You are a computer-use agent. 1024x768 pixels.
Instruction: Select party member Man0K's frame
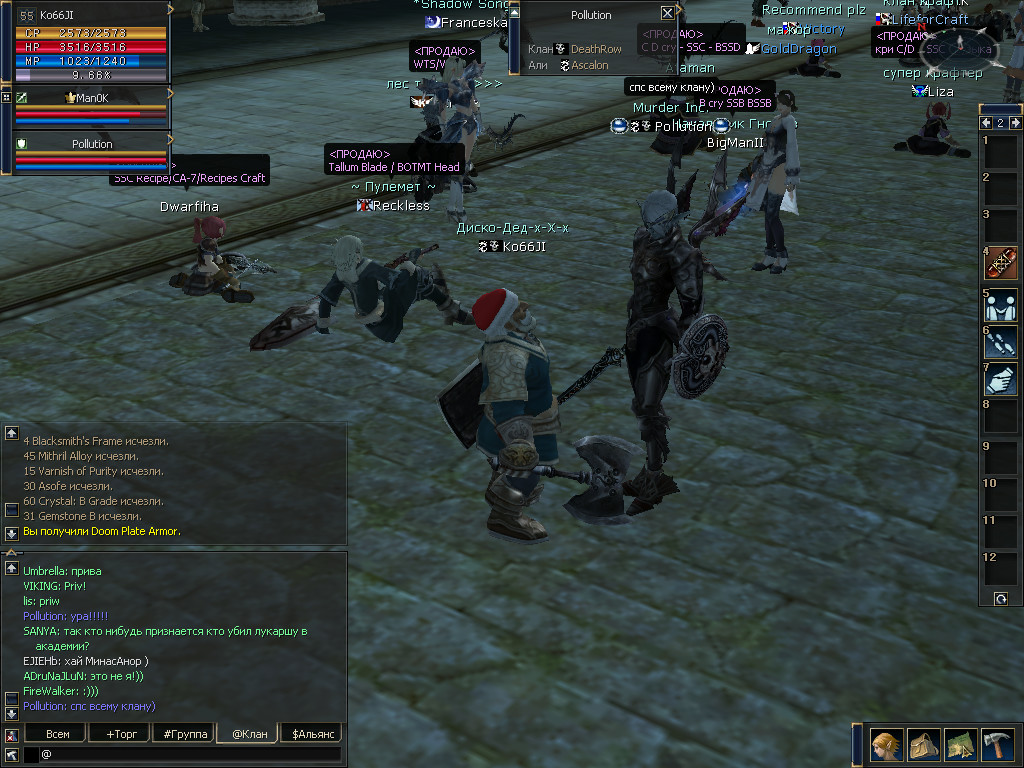pos(91,98)
